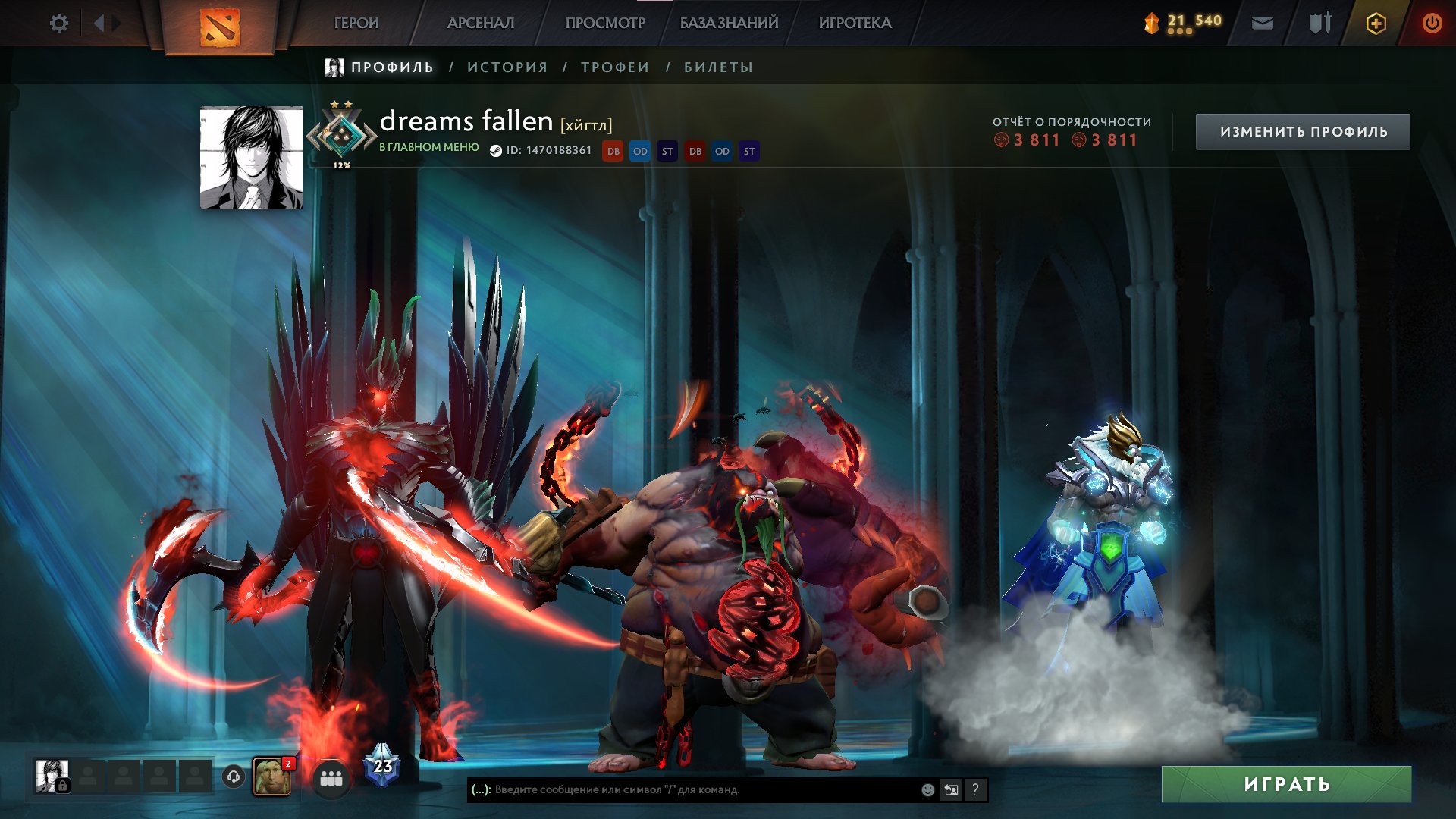The height and width of the screenshot is (819, 1456).
Task: Click the back navigation arrow near the gear
Action: tap(99, 23)
